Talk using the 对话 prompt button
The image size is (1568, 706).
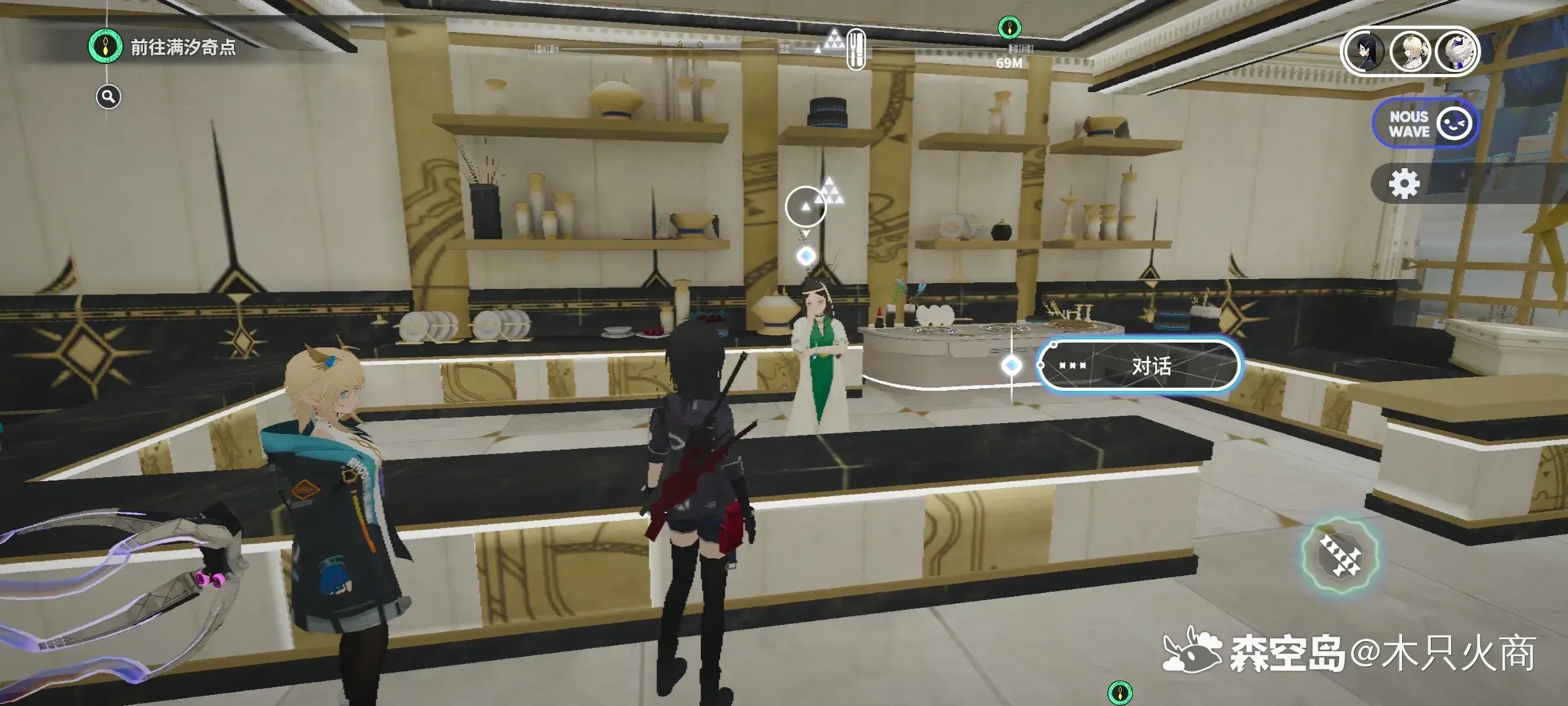[x=1138, y=366]
